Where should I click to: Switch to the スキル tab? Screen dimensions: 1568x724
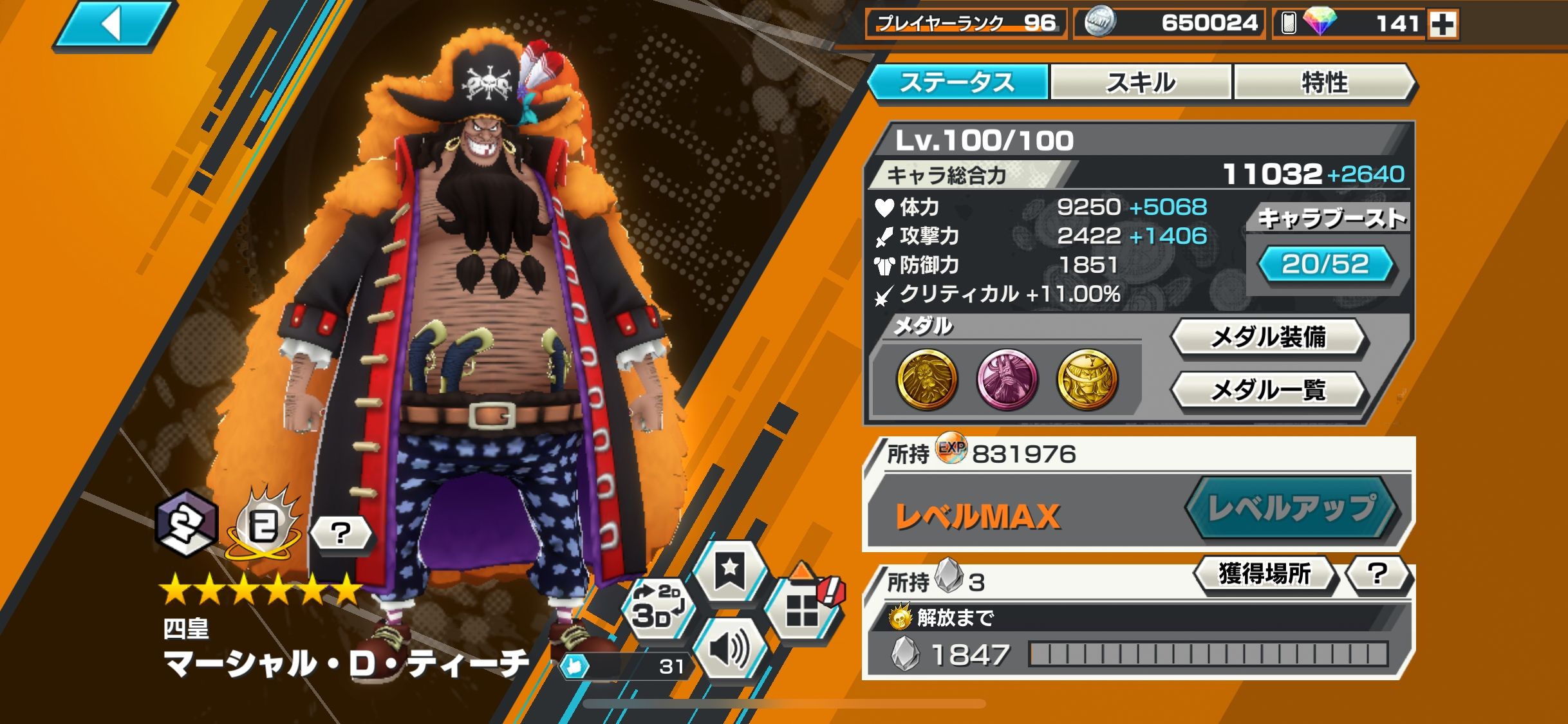pyautogui.click(x=1141, y=82)
